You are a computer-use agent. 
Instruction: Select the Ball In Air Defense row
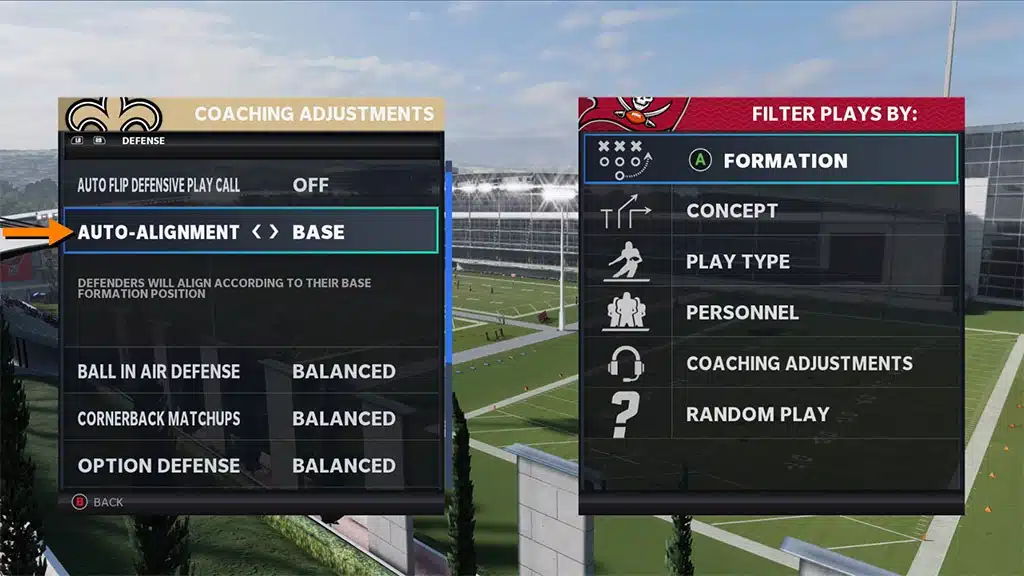[250, 371]
